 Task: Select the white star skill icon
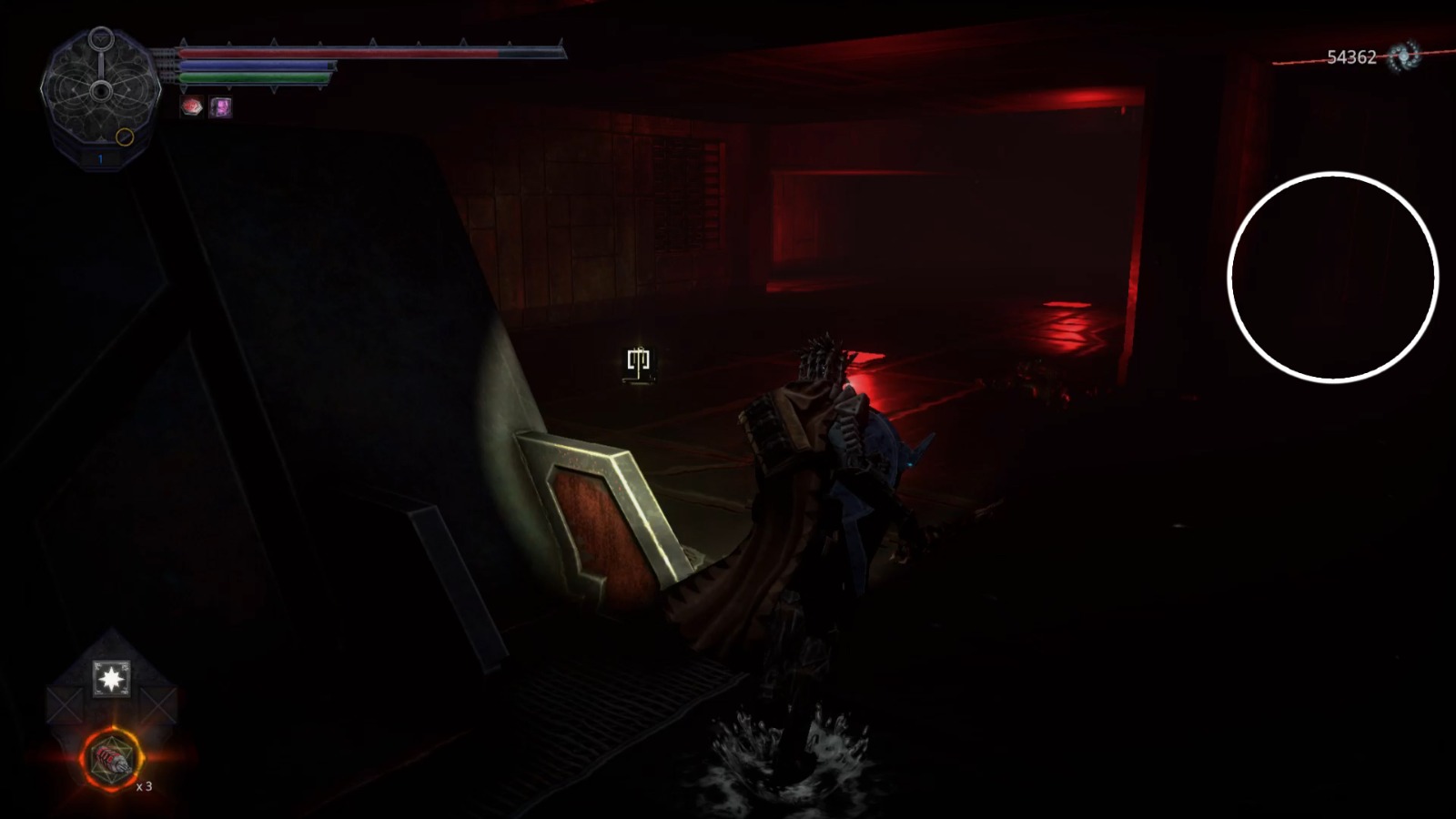[x=112, y=678]
